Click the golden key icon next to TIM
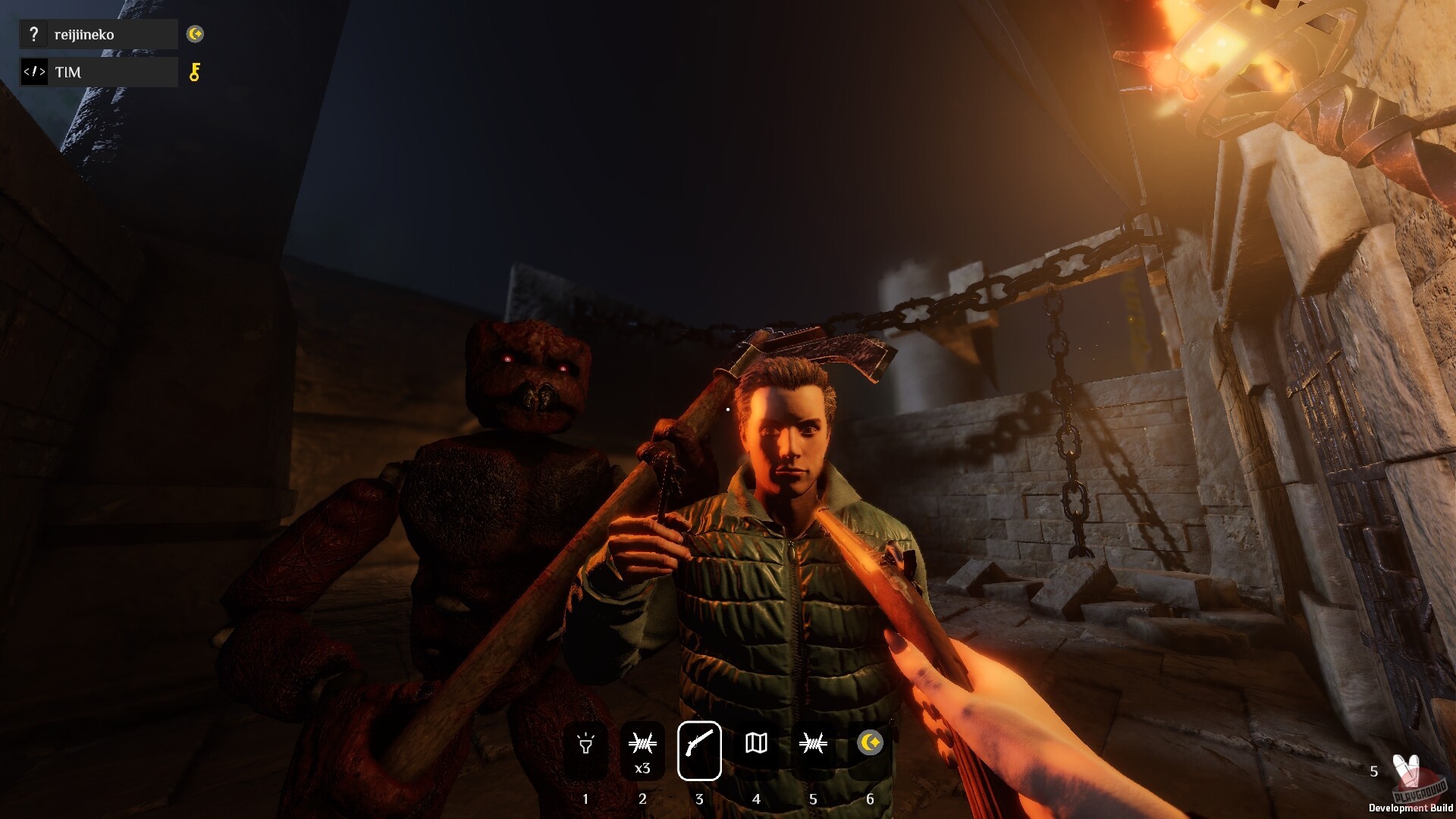 [196, 72]
